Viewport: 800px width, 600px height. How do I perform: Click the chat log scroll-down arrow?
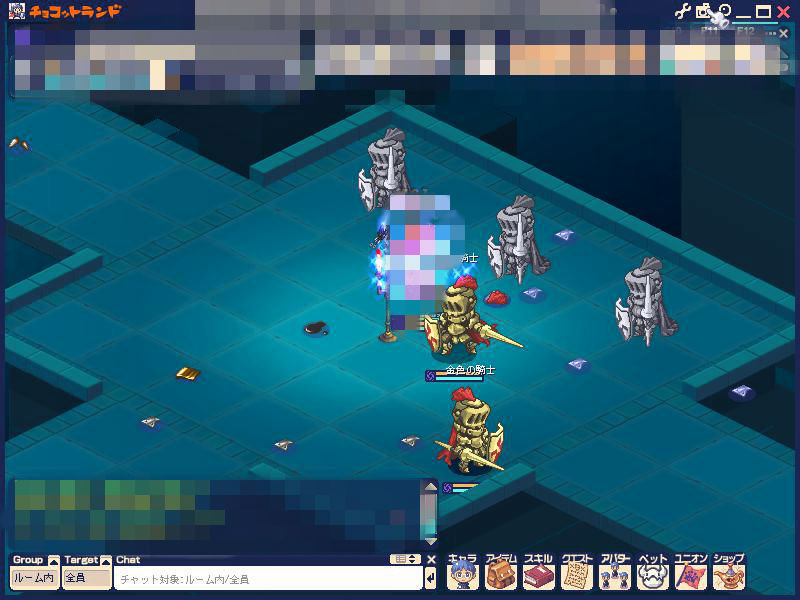coord(431,541)
